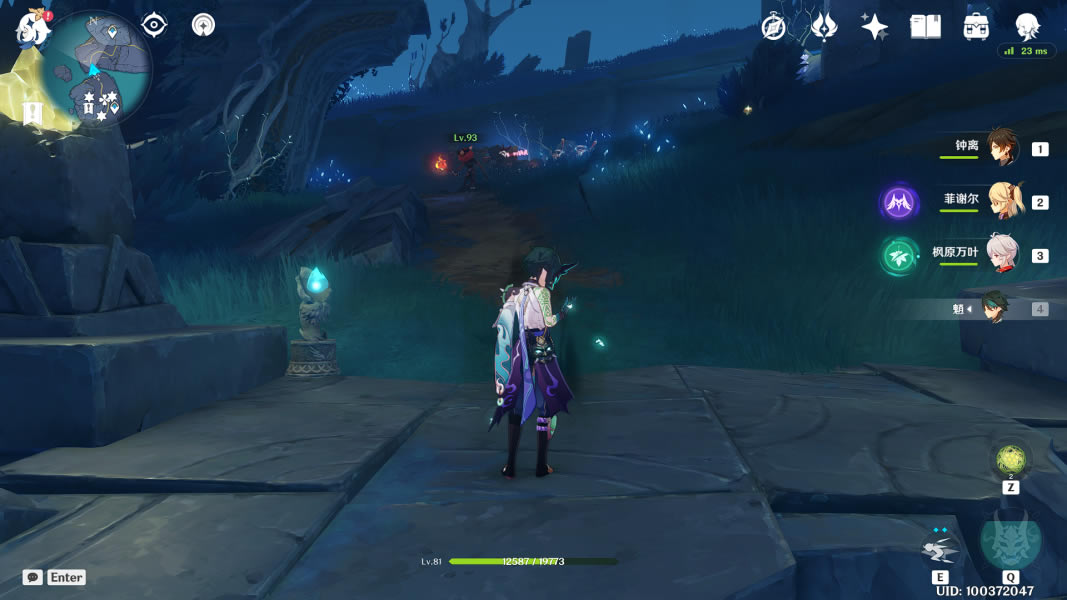Trigger 菲谢尔's purple elemental burst icon
This screenshot has height=600, width=1067.
(899, 203)
